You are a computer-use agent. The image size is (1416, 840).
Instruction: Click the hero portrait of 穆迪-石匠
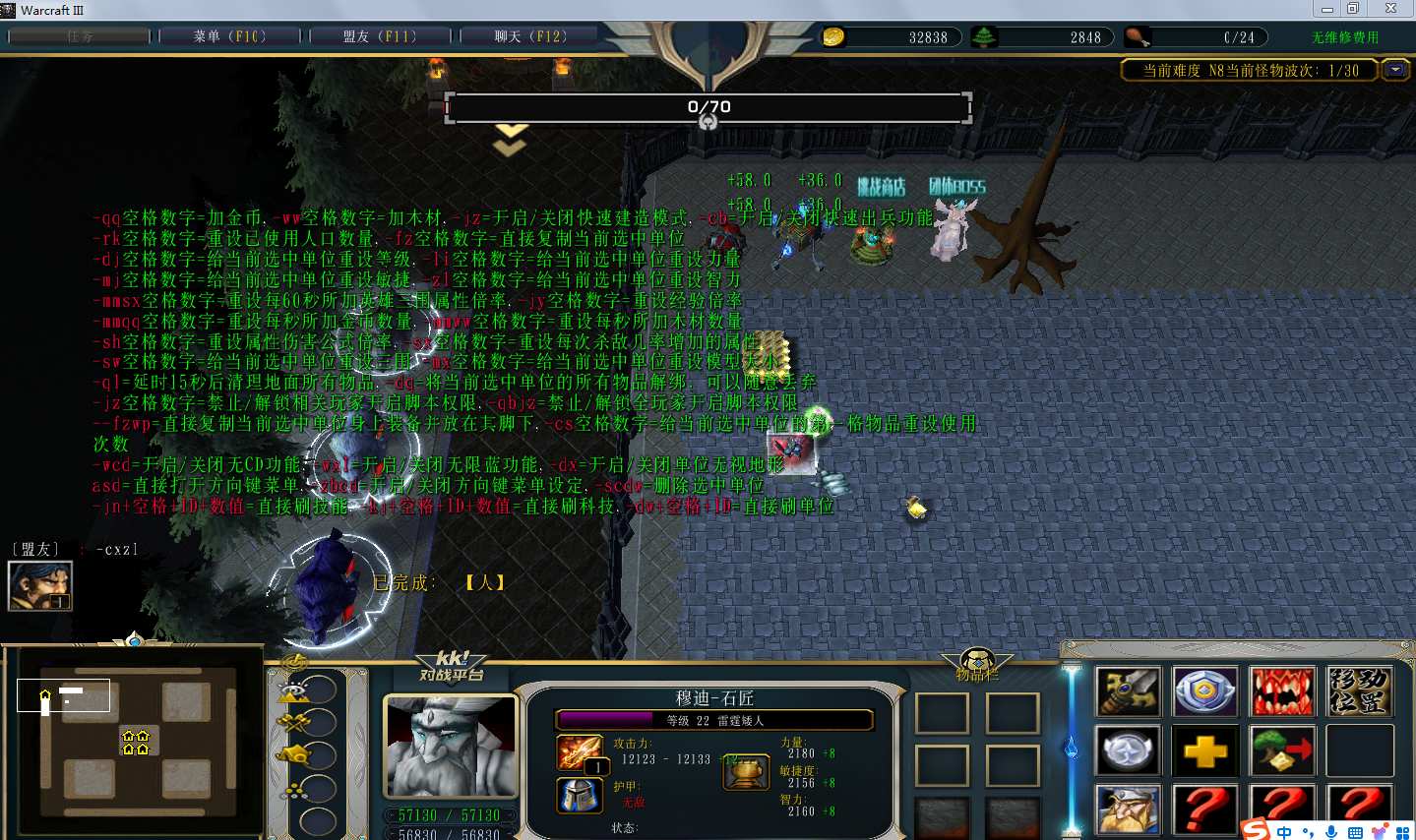[451, 747]
